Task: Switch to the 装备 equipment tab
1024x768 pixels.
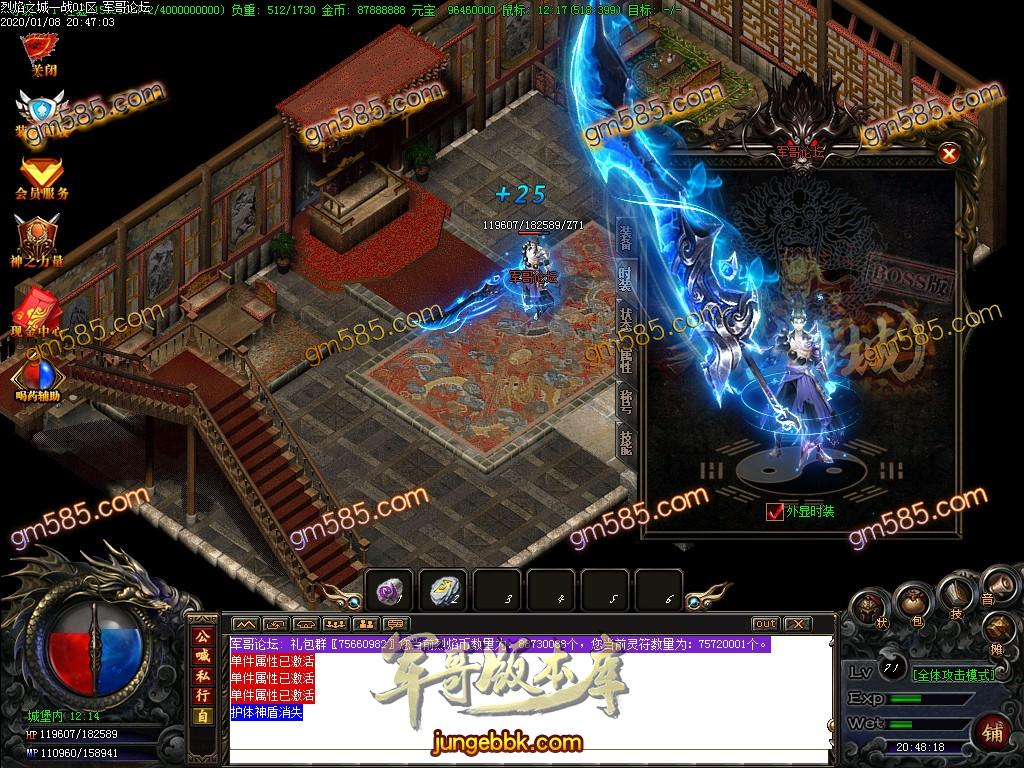Action: coord(625,238)
